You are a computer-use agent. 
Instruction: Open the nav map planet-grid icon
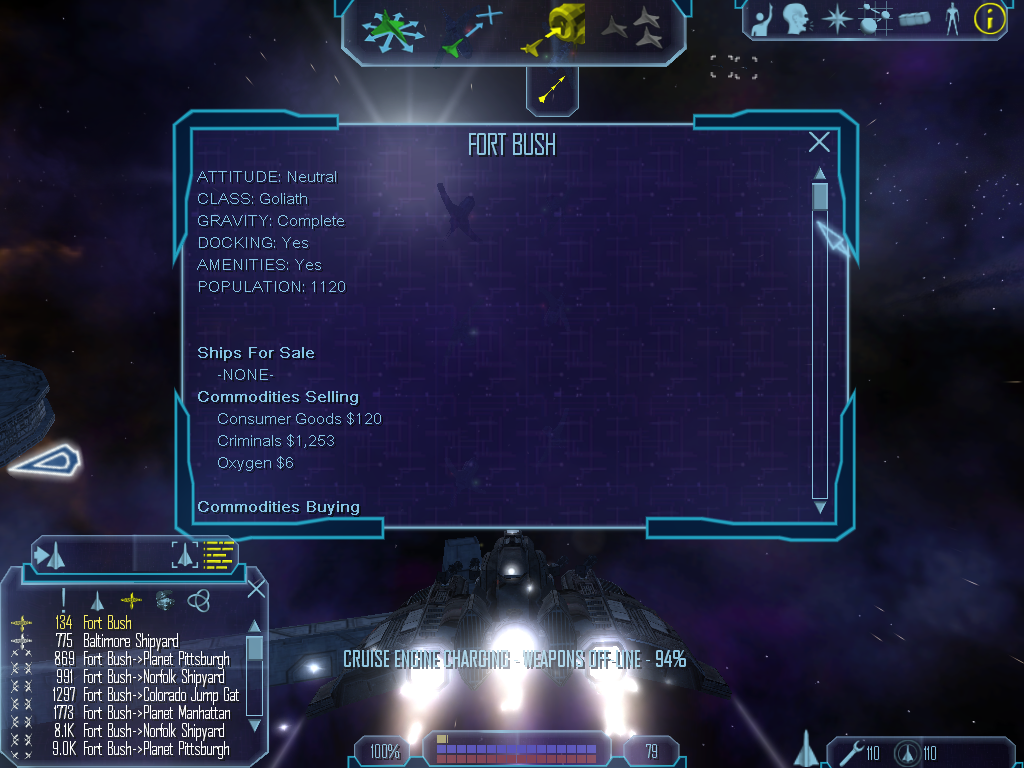[x=875, y=18]
